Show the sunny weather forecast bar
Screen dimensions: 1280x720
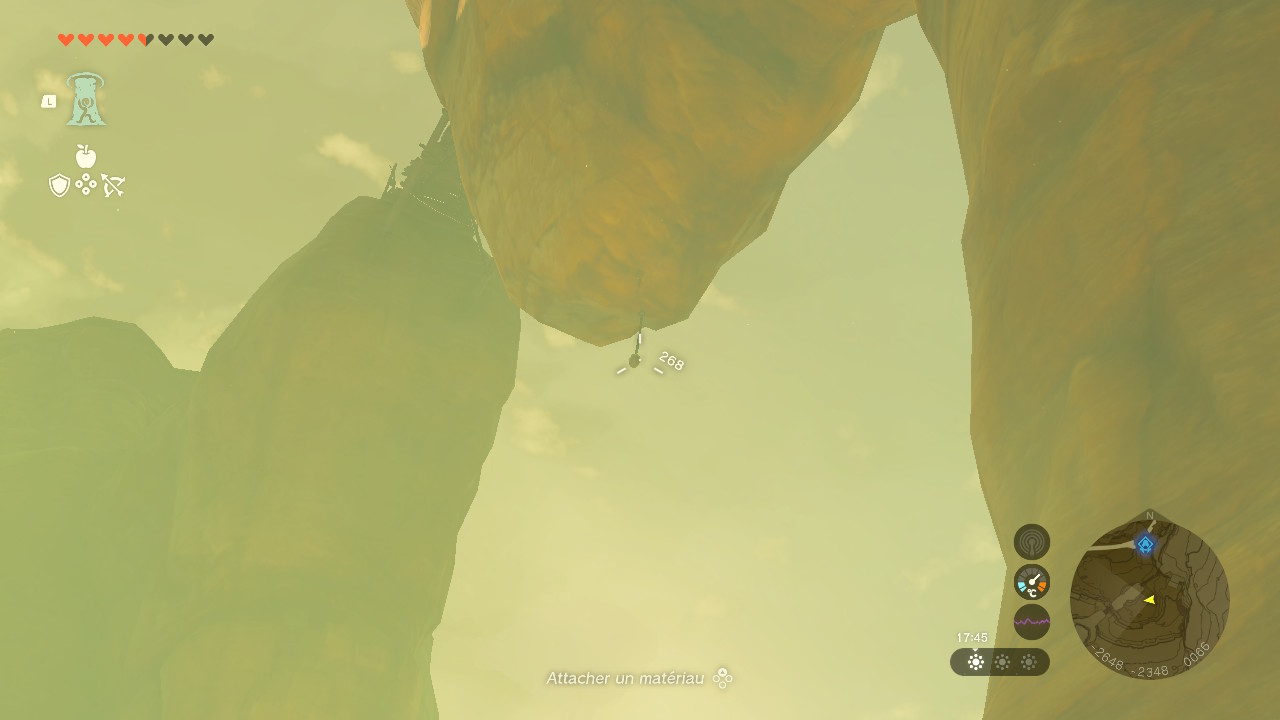pyautogui.click(x=1000, y=662)
